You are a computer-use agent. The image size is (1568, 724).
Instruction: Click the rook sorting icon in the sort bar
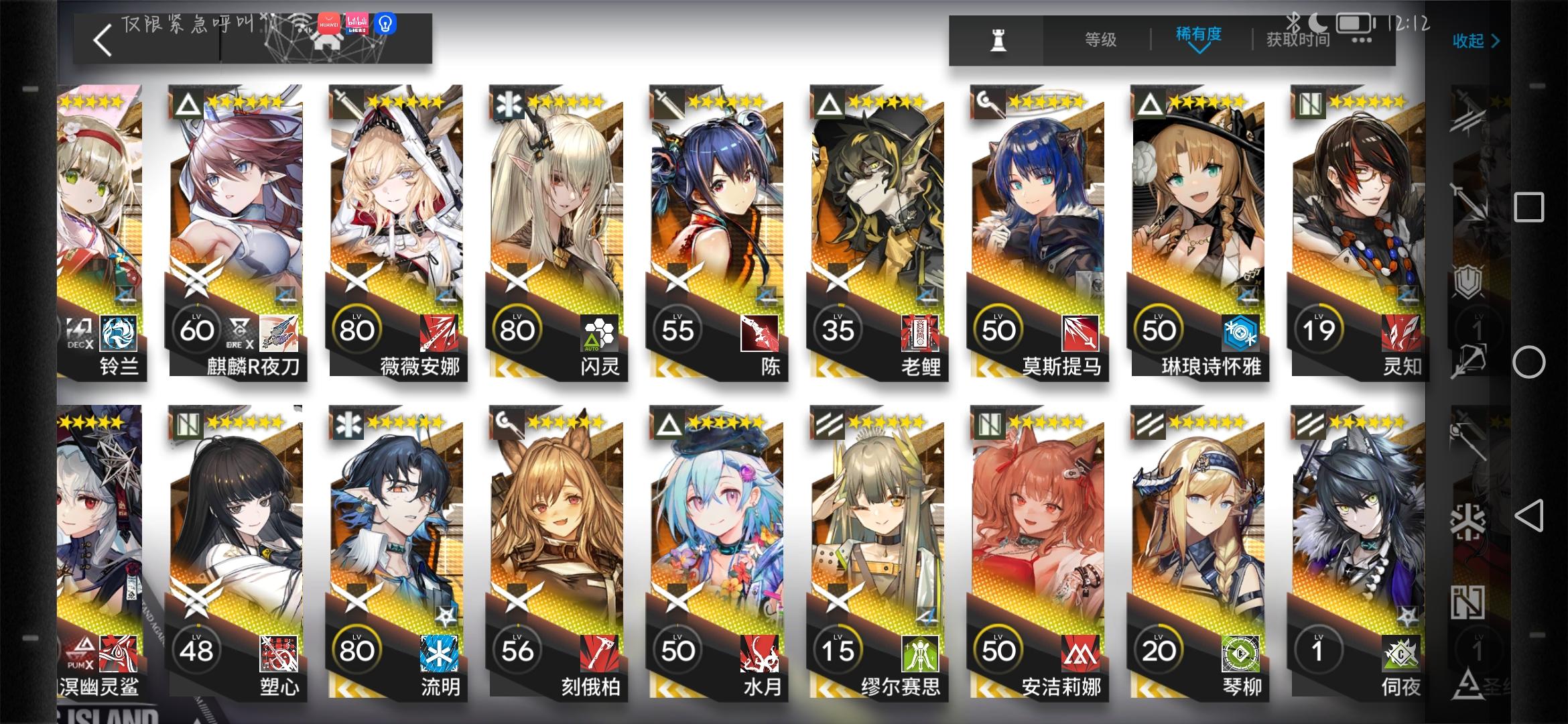(x=998, y=40)
